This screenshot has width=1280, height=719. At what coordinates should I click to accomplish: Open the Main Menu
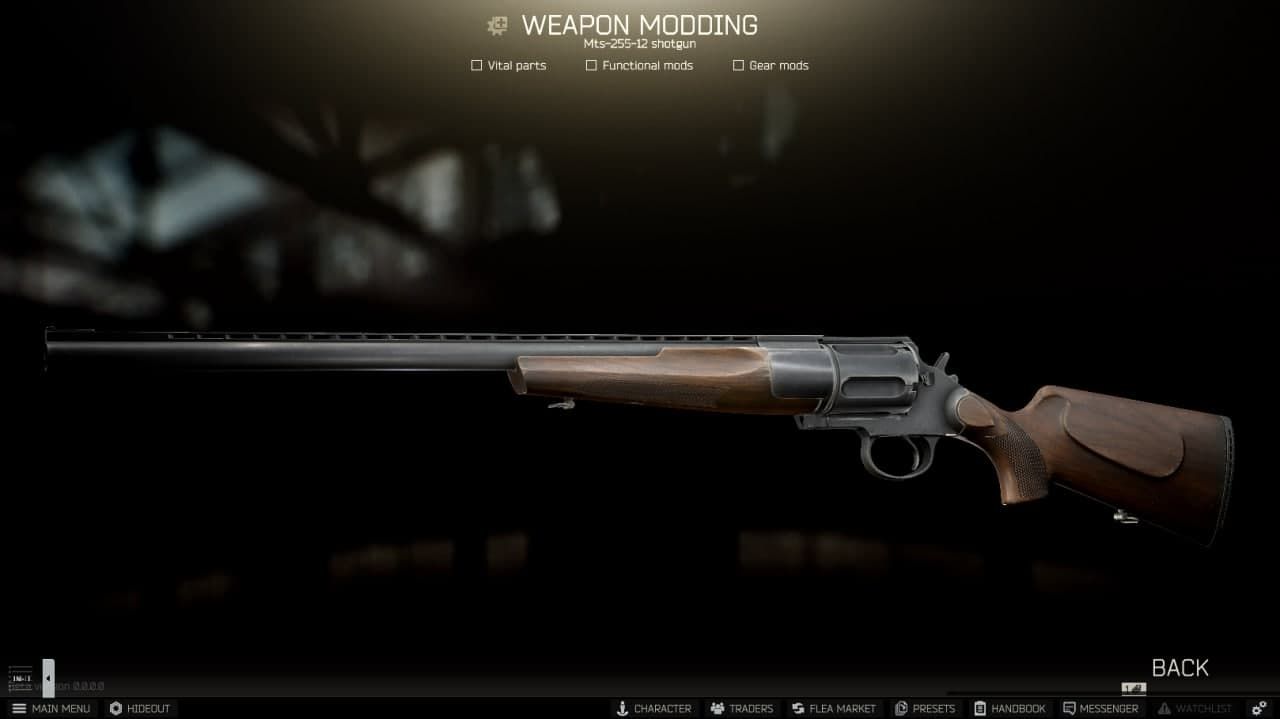(51, 708)
